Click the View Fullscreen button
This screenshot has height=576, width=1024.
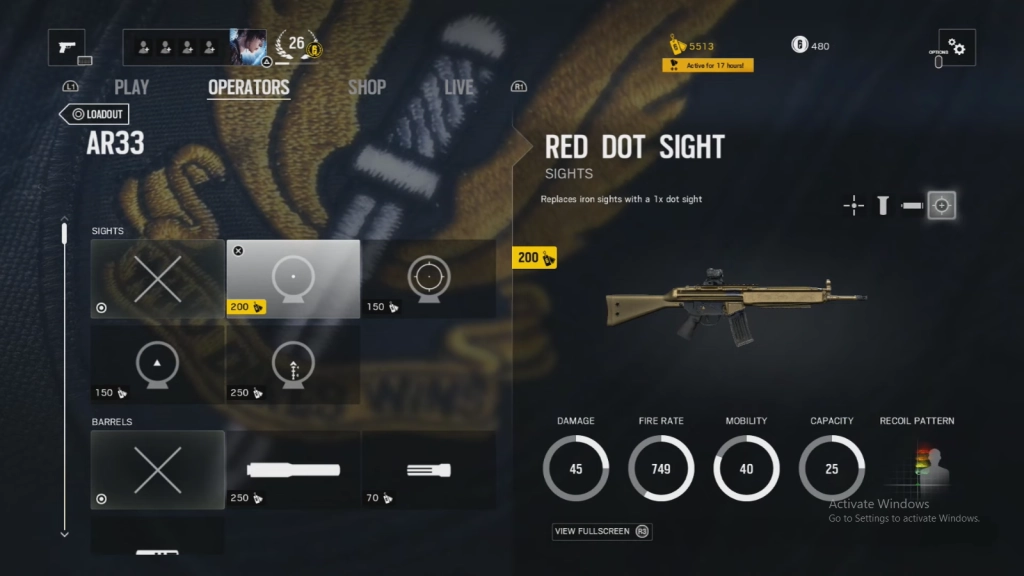(x=601, y=531)
